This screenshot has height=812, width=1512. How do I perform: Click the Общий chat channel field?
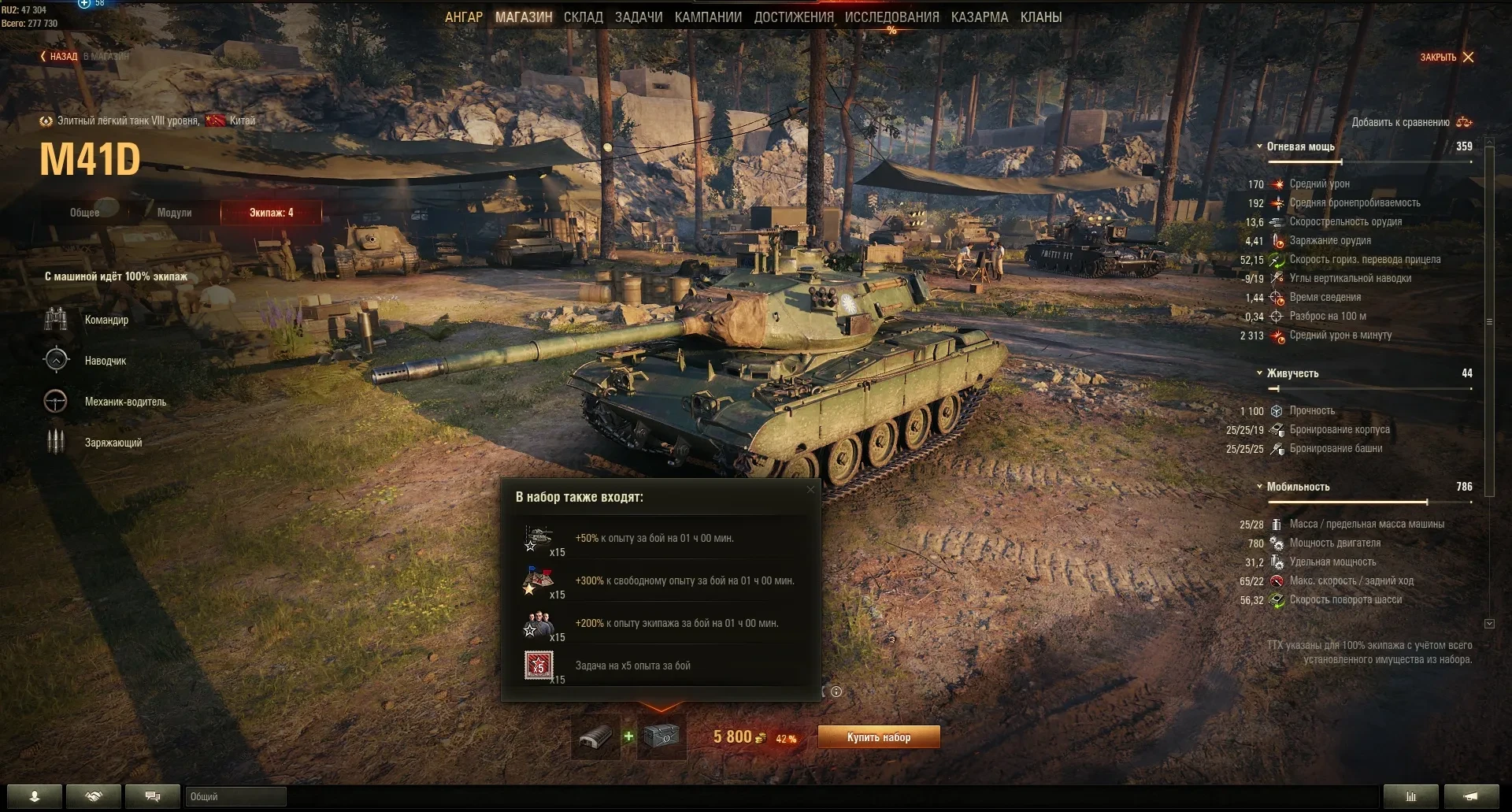pos(235,797)
